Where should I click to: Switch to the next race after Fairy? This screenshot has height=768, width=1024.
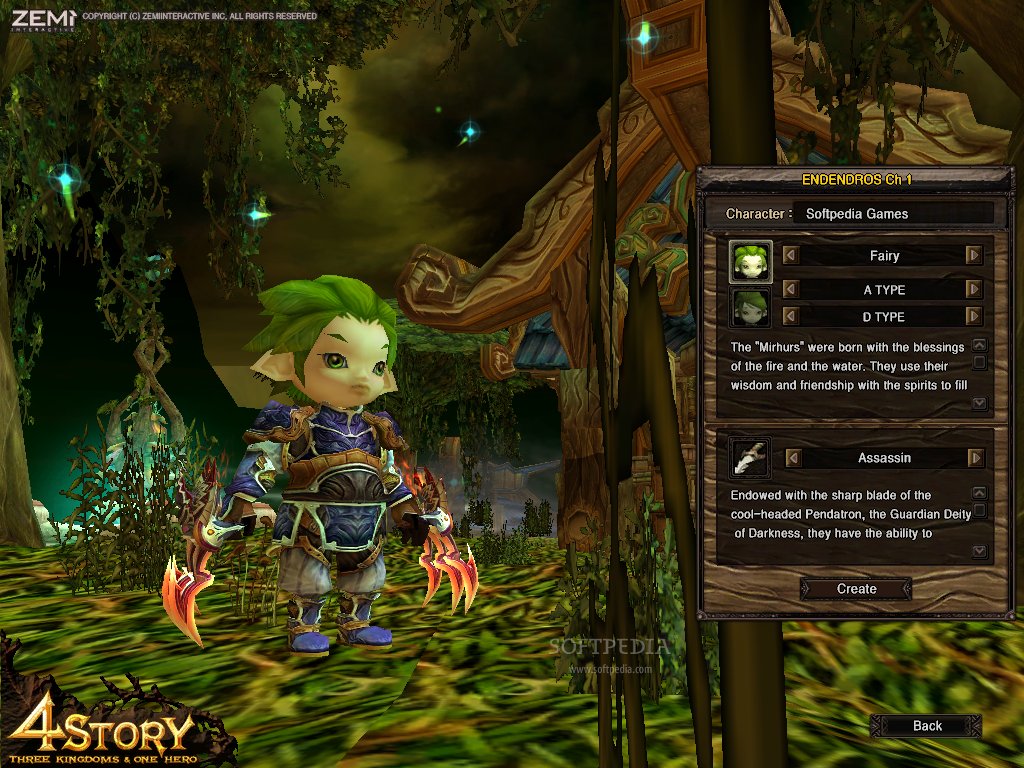(974, 256)
